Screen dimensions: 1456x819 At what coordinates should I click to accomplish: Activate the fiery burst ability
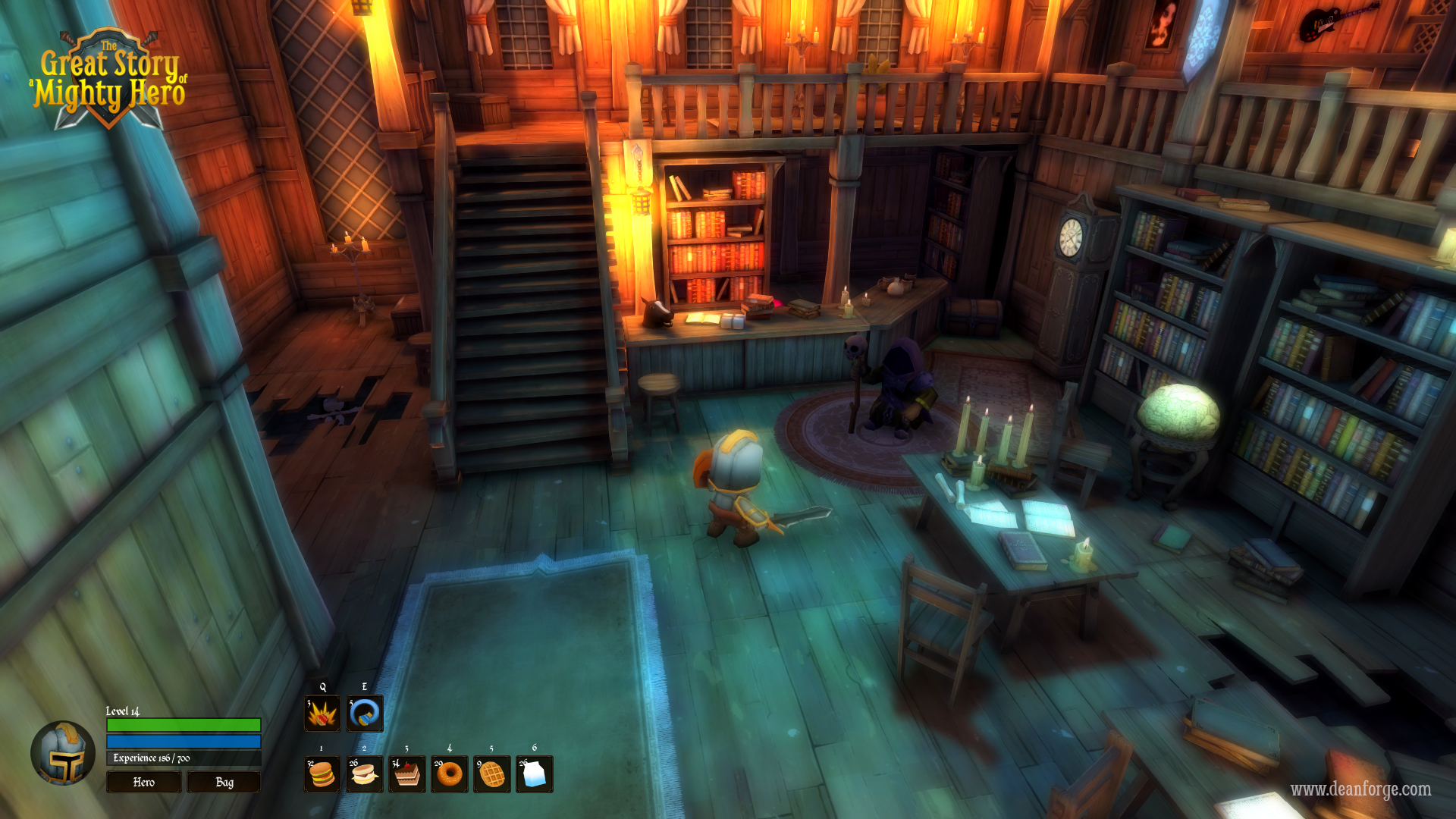(x=322, y=714)
